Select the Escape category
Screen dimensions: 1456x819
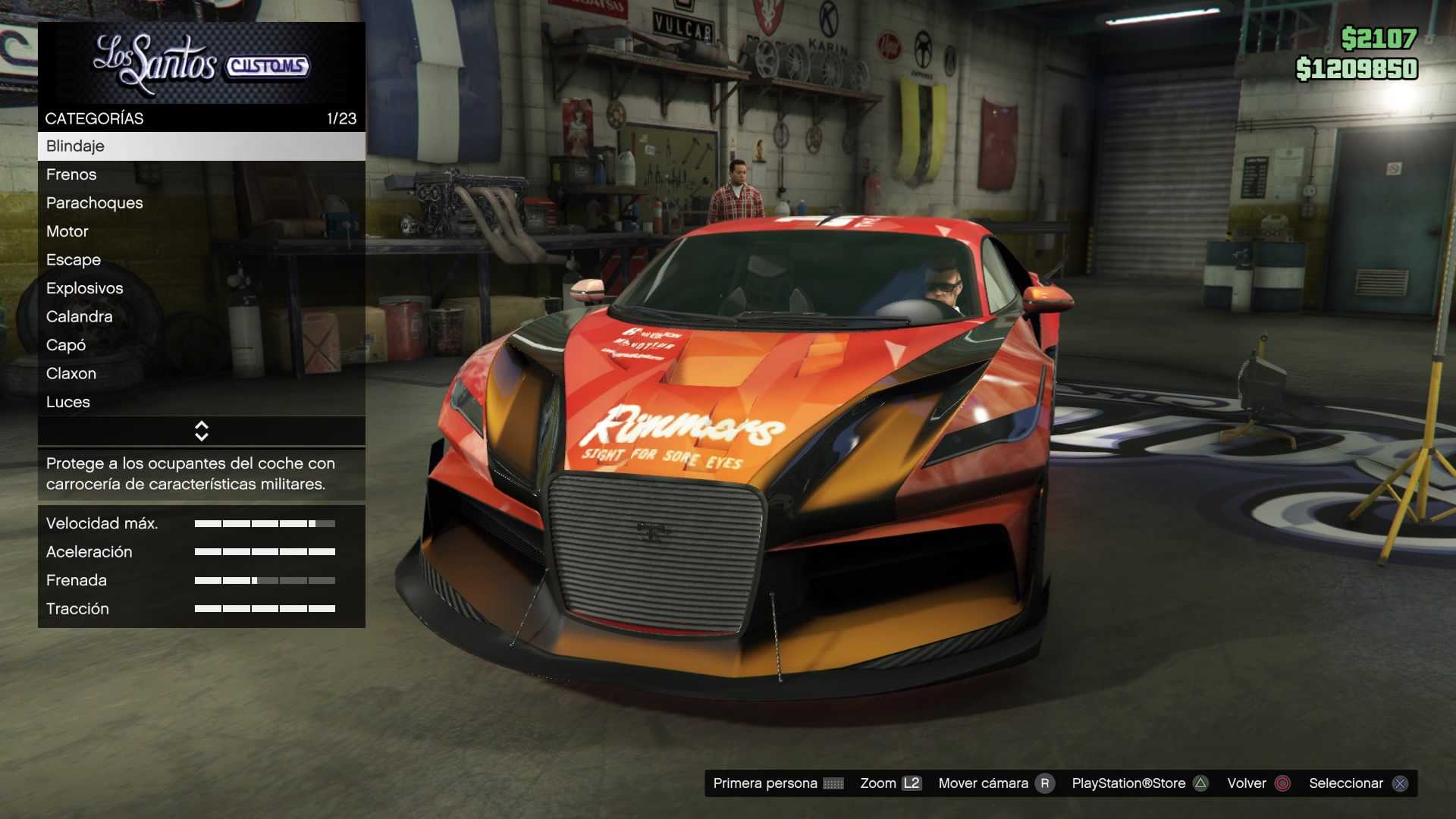(x=201, y=260)
